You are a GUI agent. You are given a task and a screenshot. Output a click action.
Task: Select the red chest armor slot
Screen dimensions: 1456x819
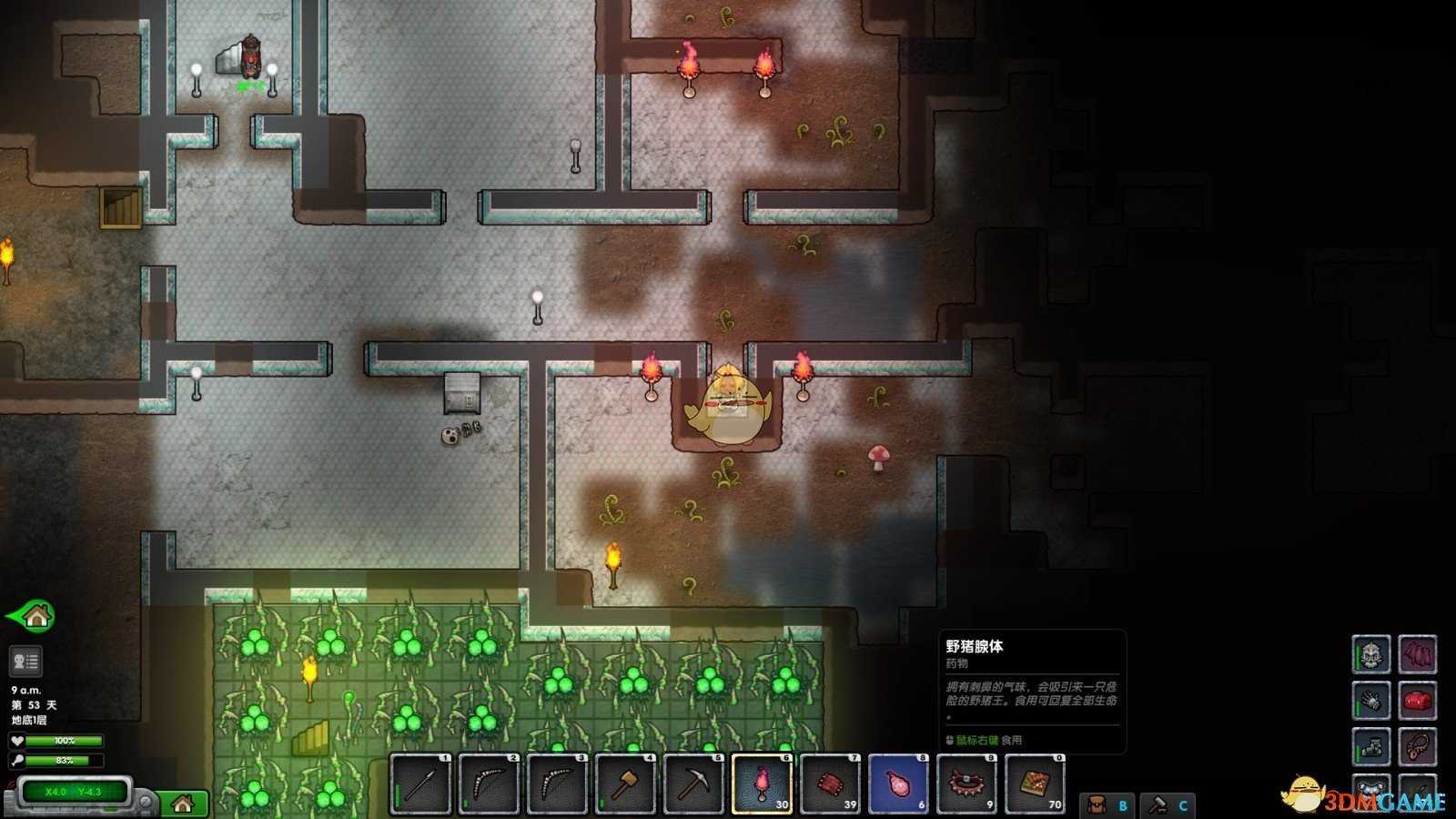coord(1418,701)
